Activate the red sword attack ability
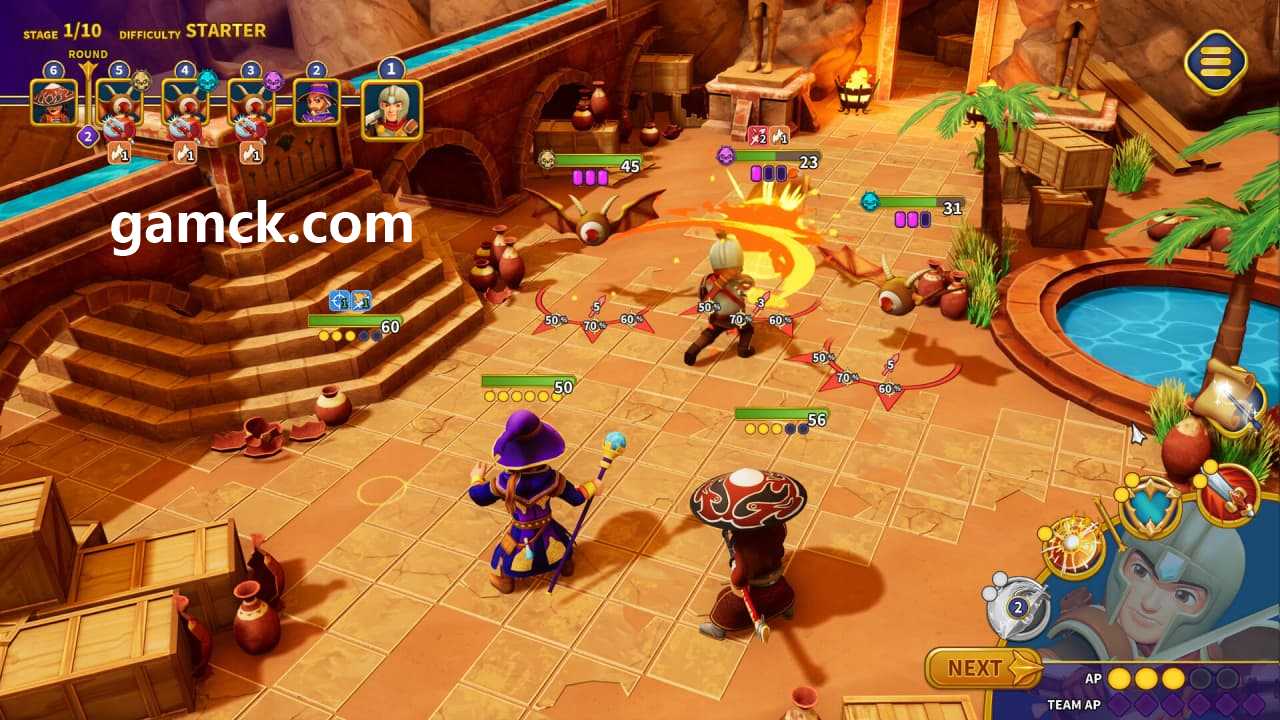 click(x=1228, y=493)
